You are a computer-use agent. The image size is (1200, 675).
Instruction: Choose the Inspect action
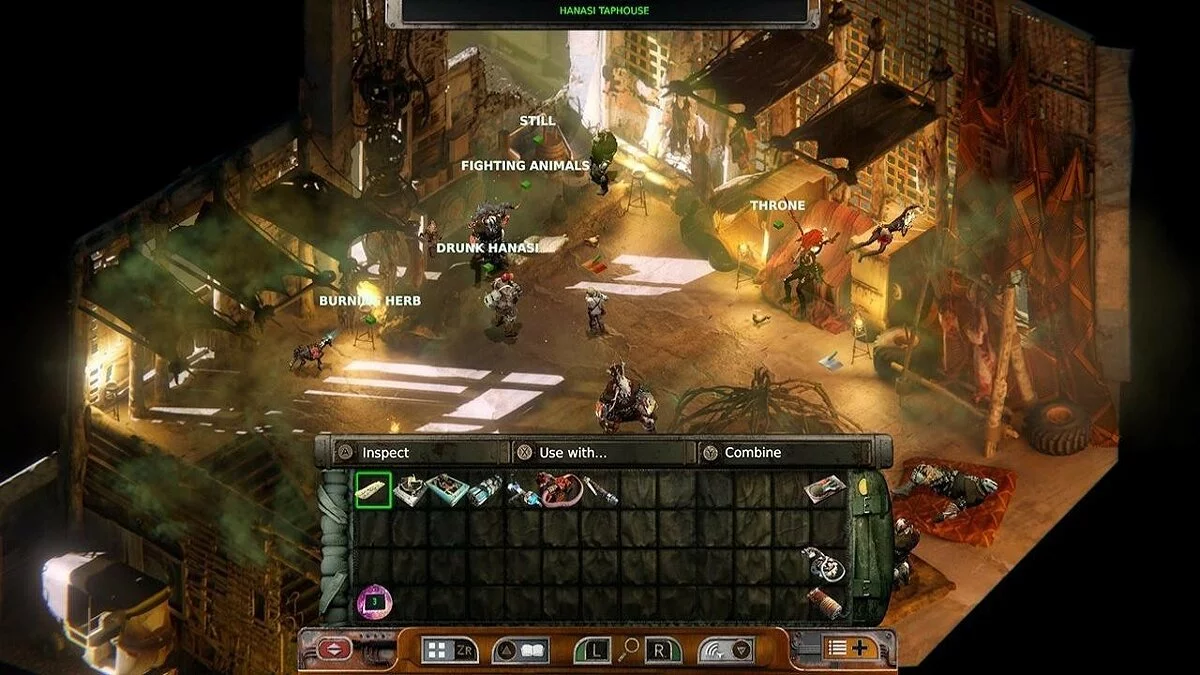tap(385, 453)
